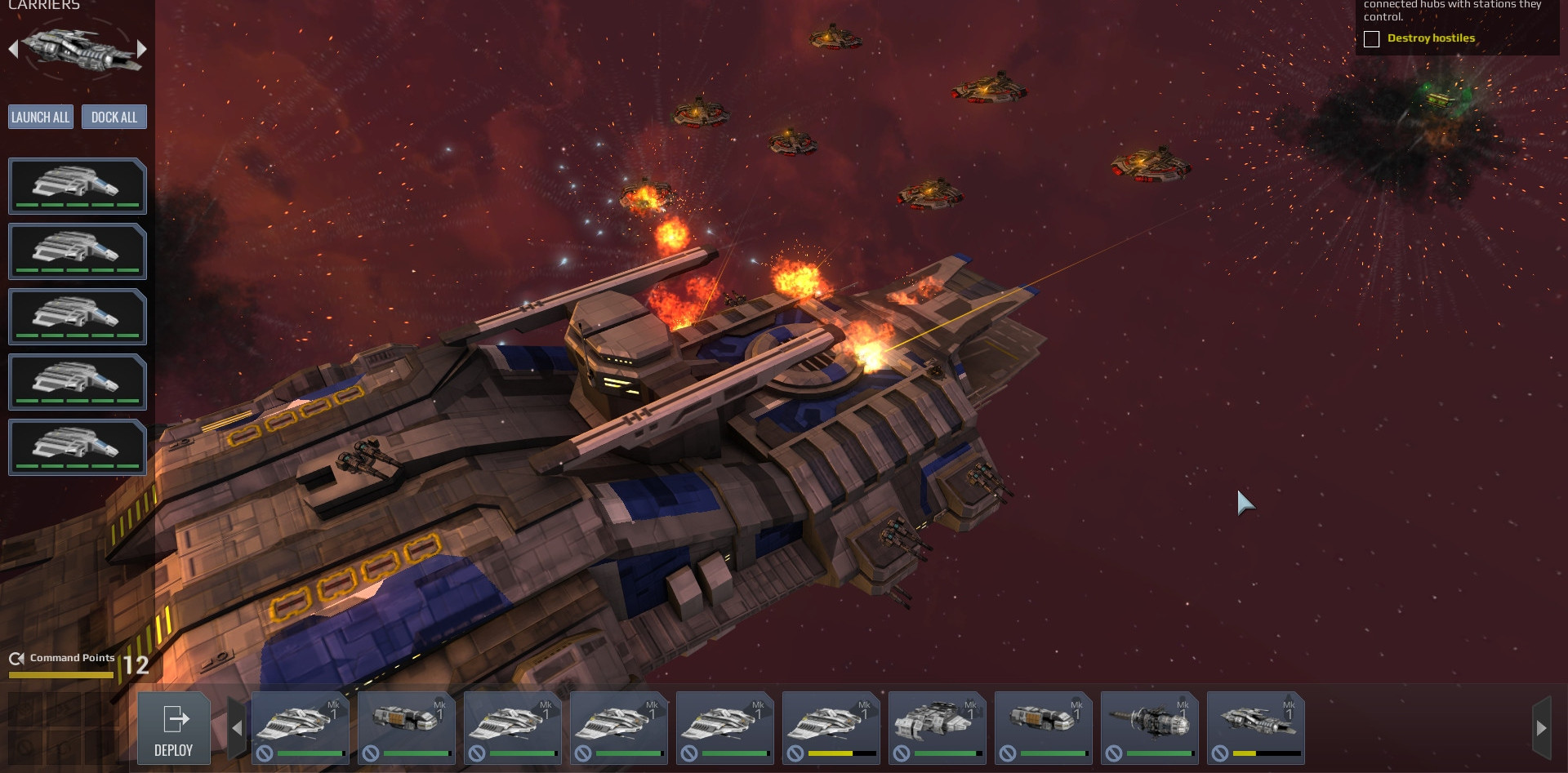Click the Destroy hostiles objective checkbox

[x=1372, y=39]
